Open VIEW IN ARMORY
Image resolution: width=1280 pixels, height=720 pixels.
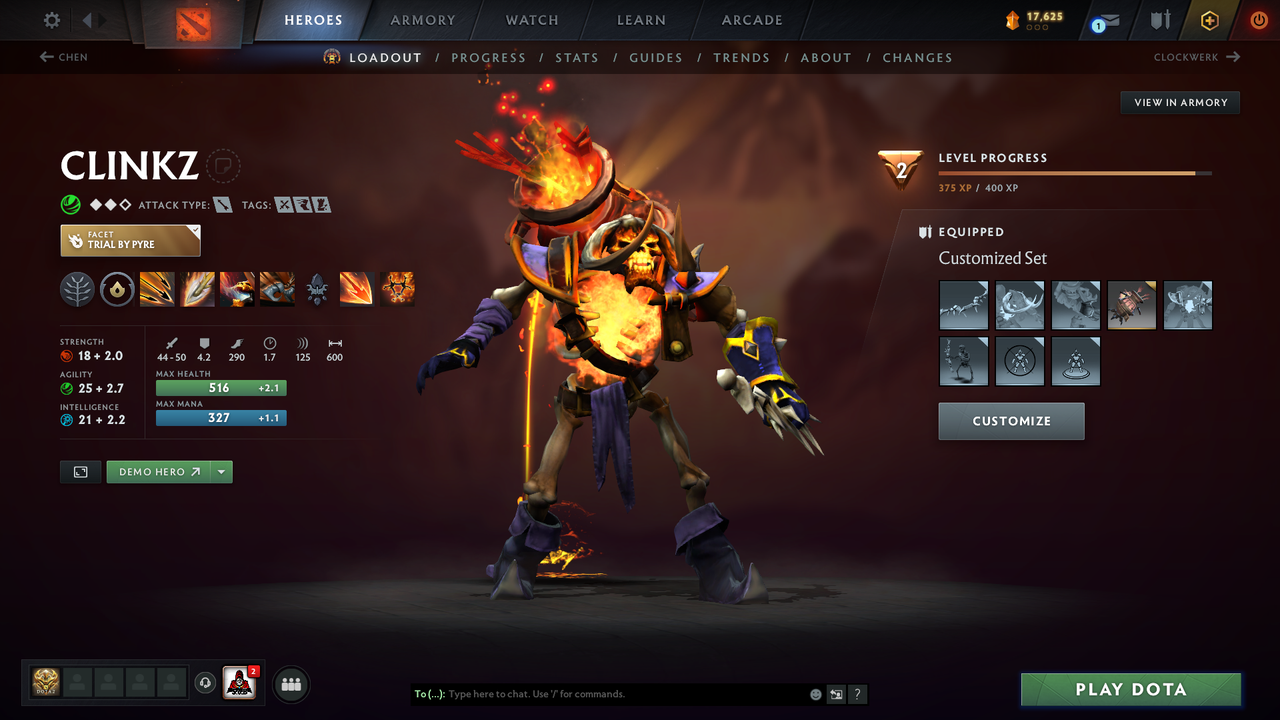pyautogui.click(x=1179, y=102)
